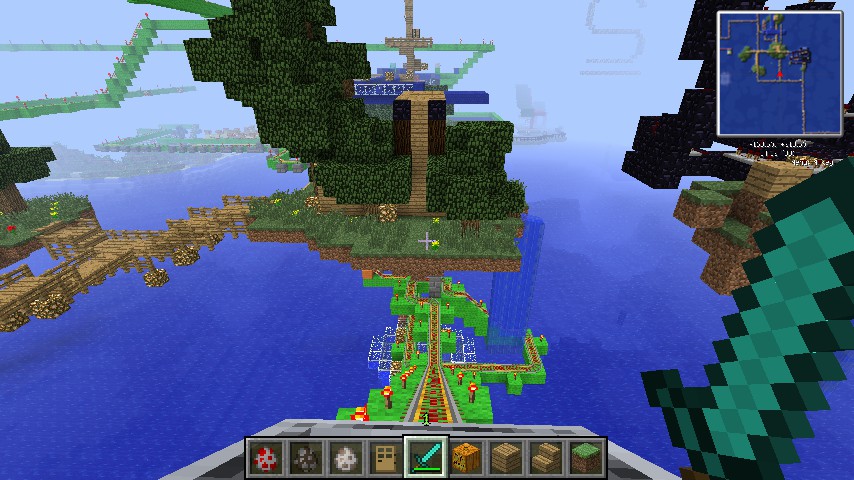
Task: Click the minimap in the corner
Action: point(779,72)
